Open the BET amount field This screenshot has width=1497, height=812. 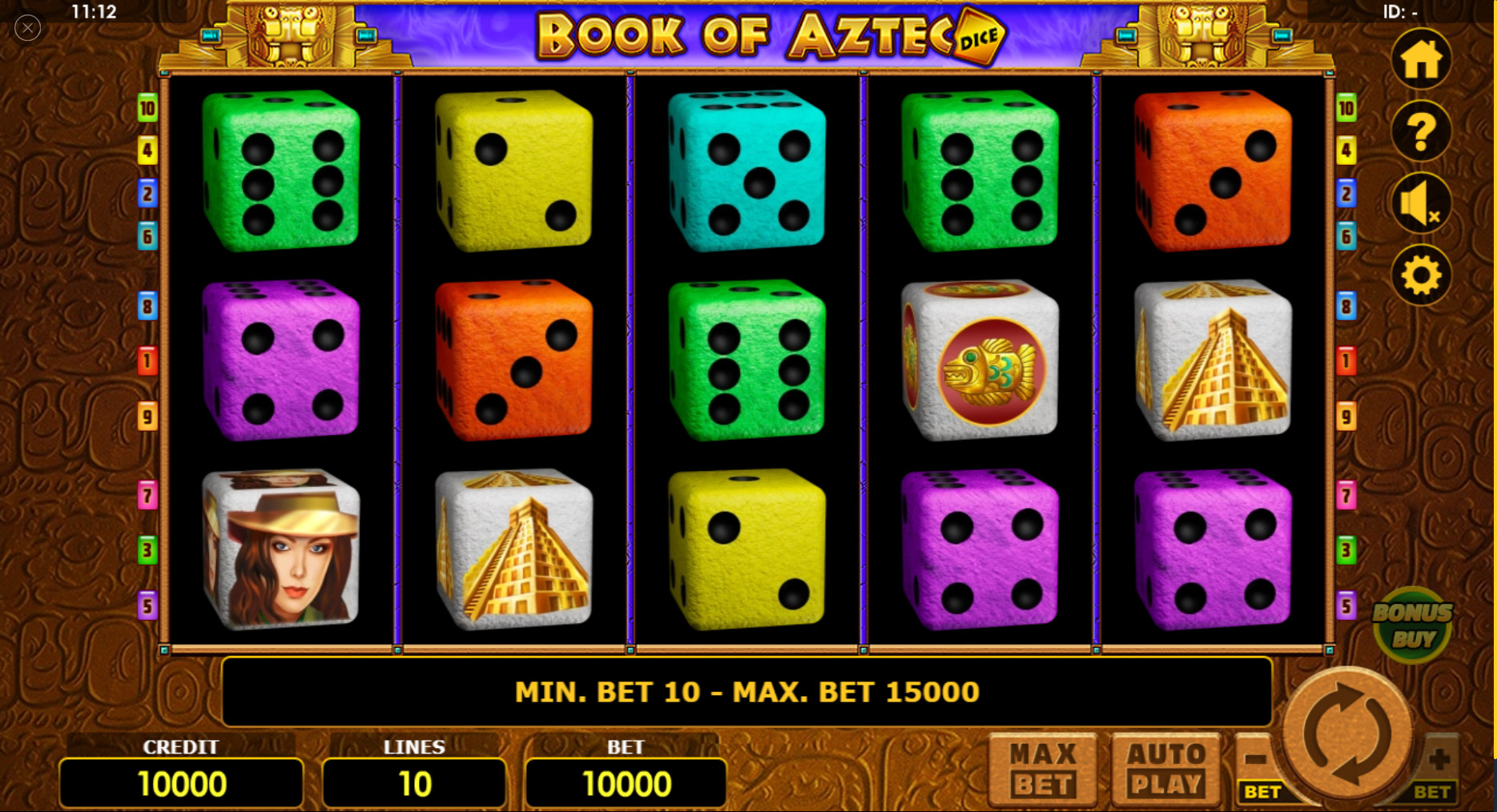coord(626,782)
